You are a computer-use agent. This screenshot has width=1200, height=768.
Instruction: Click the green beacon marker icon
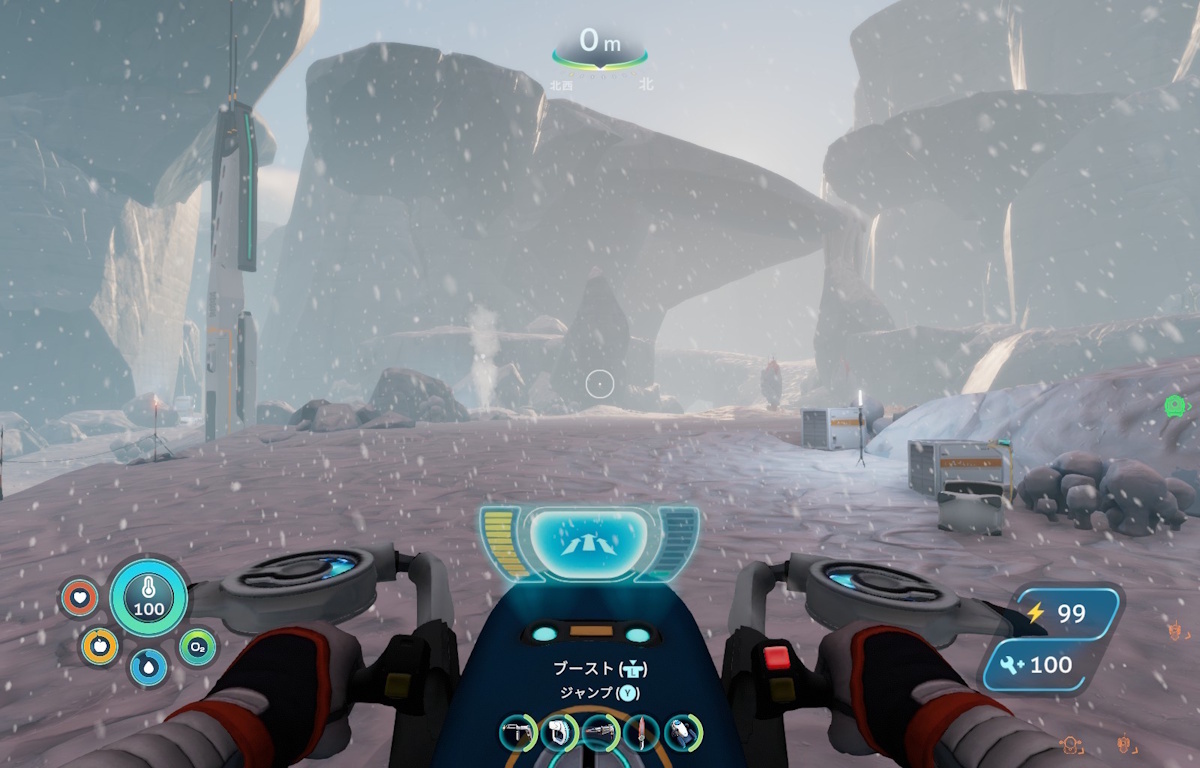tap(1175, 405)
